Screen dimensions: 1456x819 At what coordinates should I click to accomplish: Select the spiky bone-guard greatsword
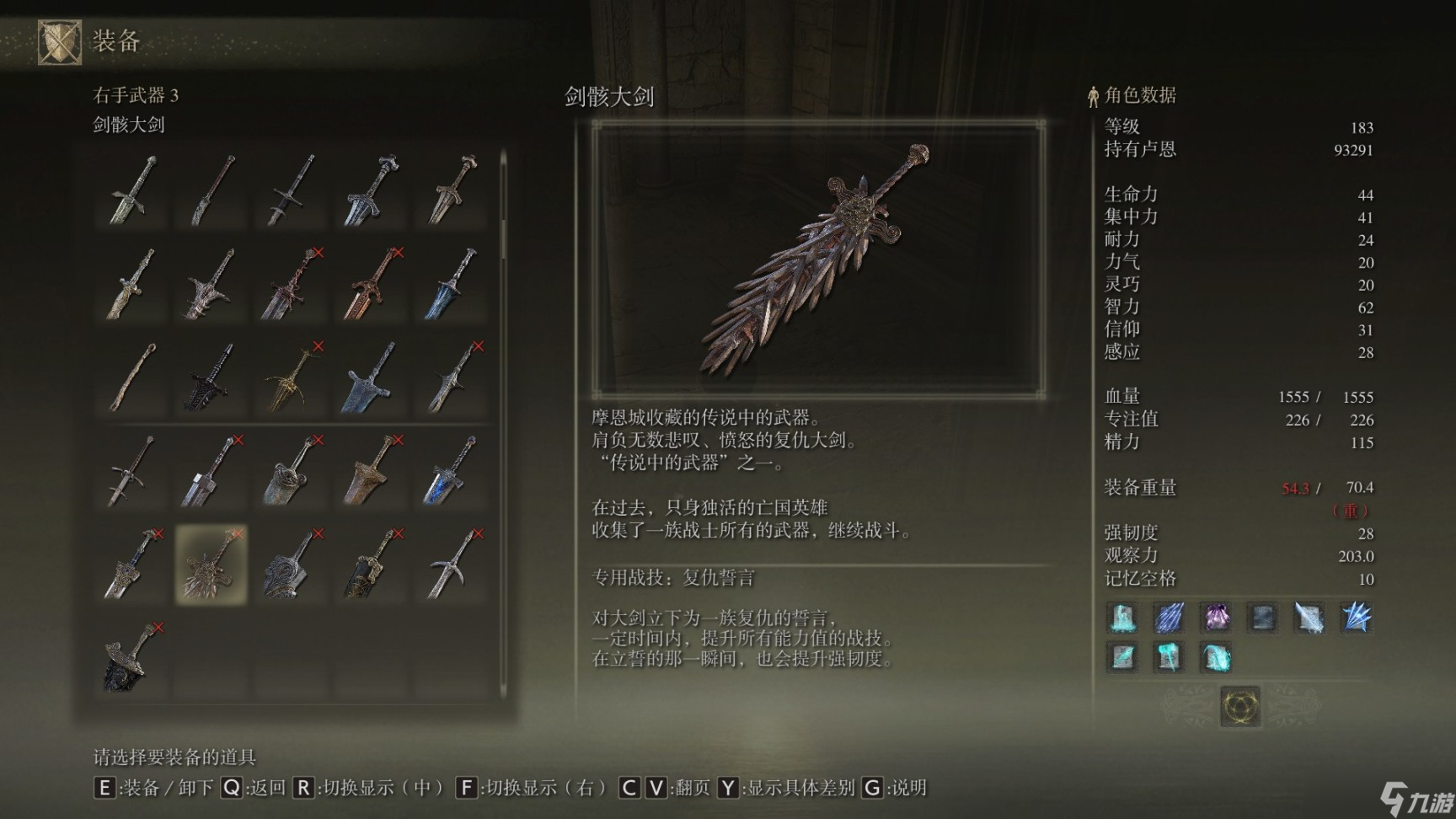(x=211, y=283)
